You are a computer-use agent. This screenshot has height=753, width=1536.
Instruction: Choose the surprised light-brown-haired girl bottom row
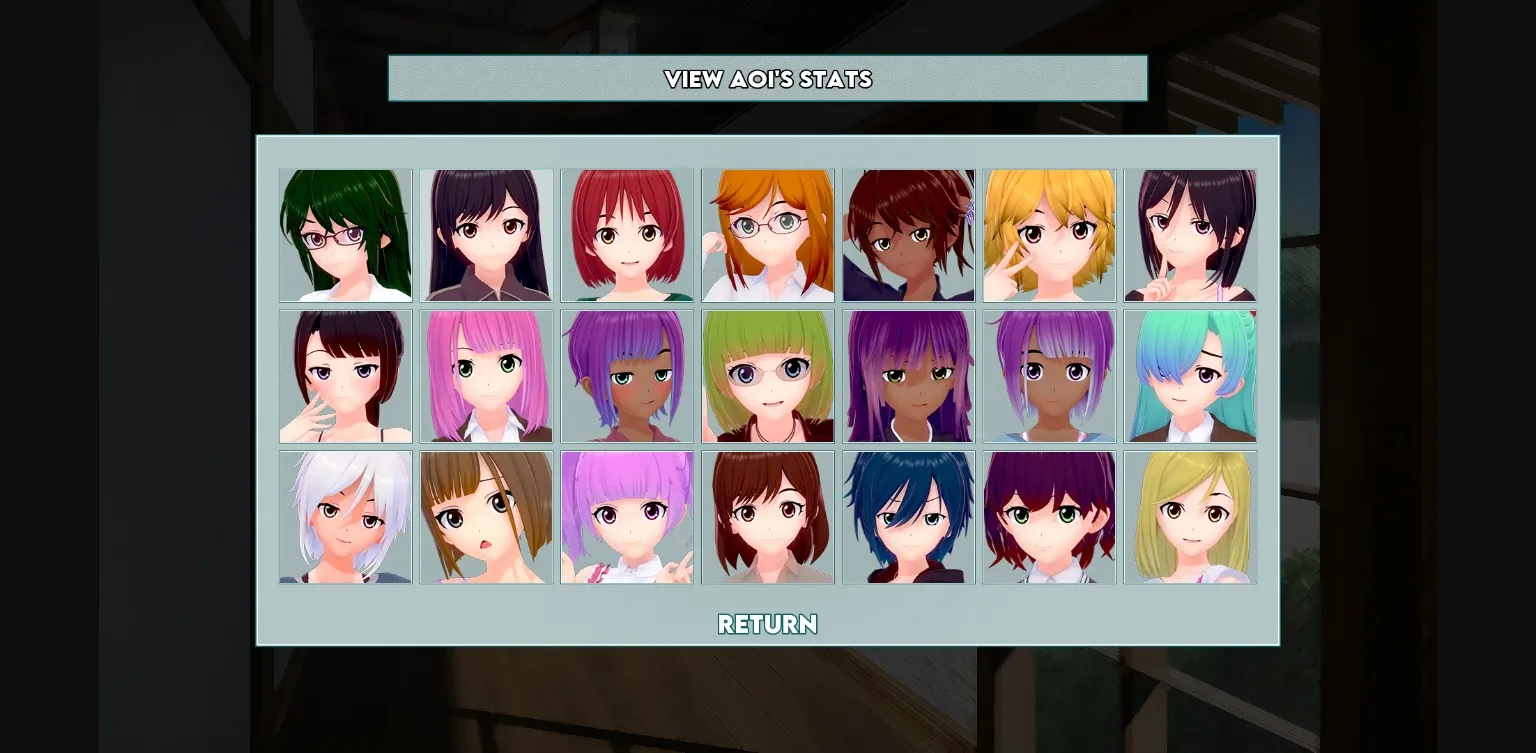(486, 517)
